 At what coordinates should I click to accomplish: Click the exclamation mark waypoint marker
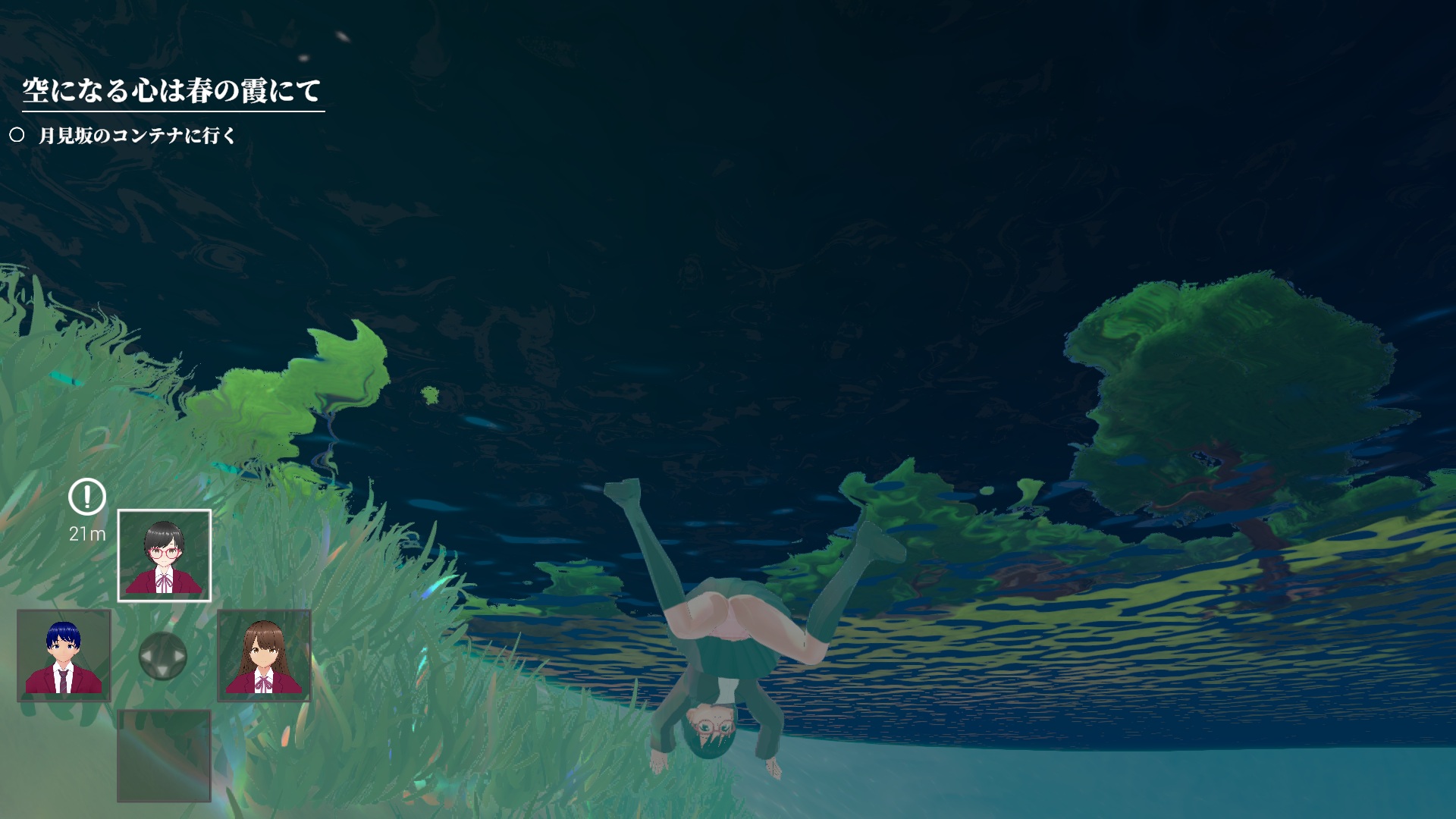[87, 497]
